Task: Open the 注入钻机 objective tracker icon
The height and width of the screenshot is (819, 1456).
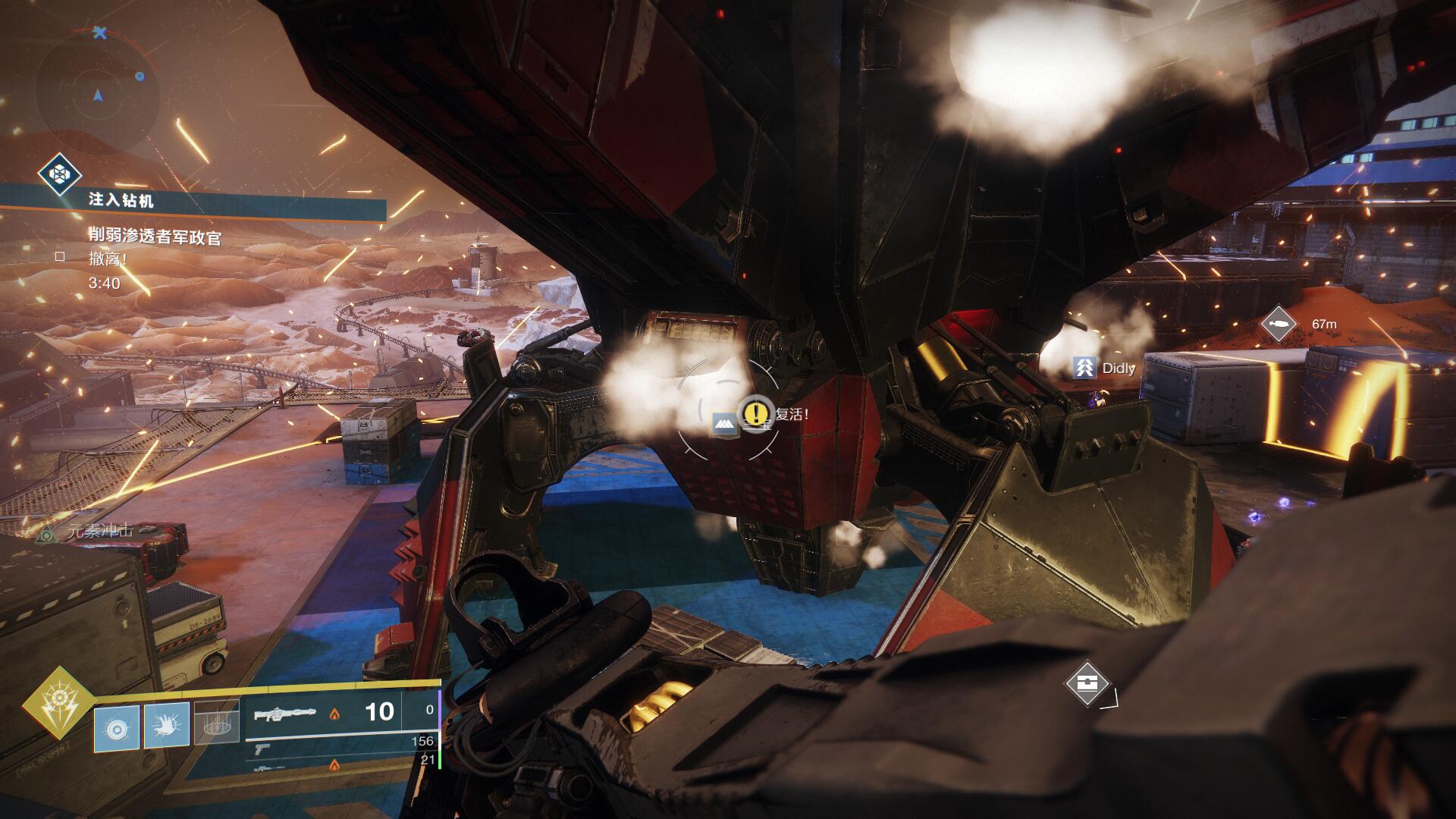Action: [60, 176]
